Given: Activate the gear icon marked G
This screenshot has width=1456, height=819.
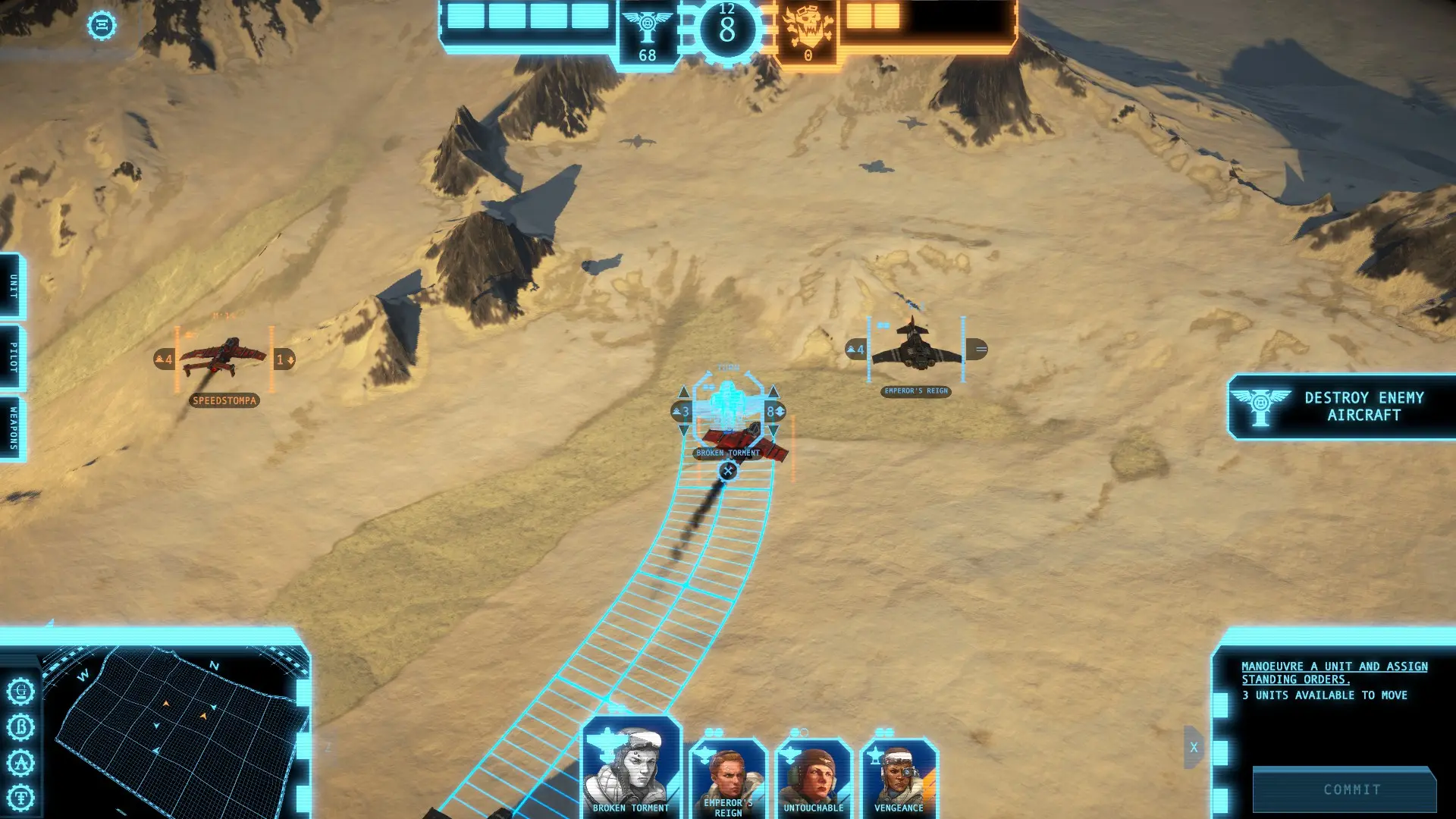Looking at the screenshot, I should point(21,692).
